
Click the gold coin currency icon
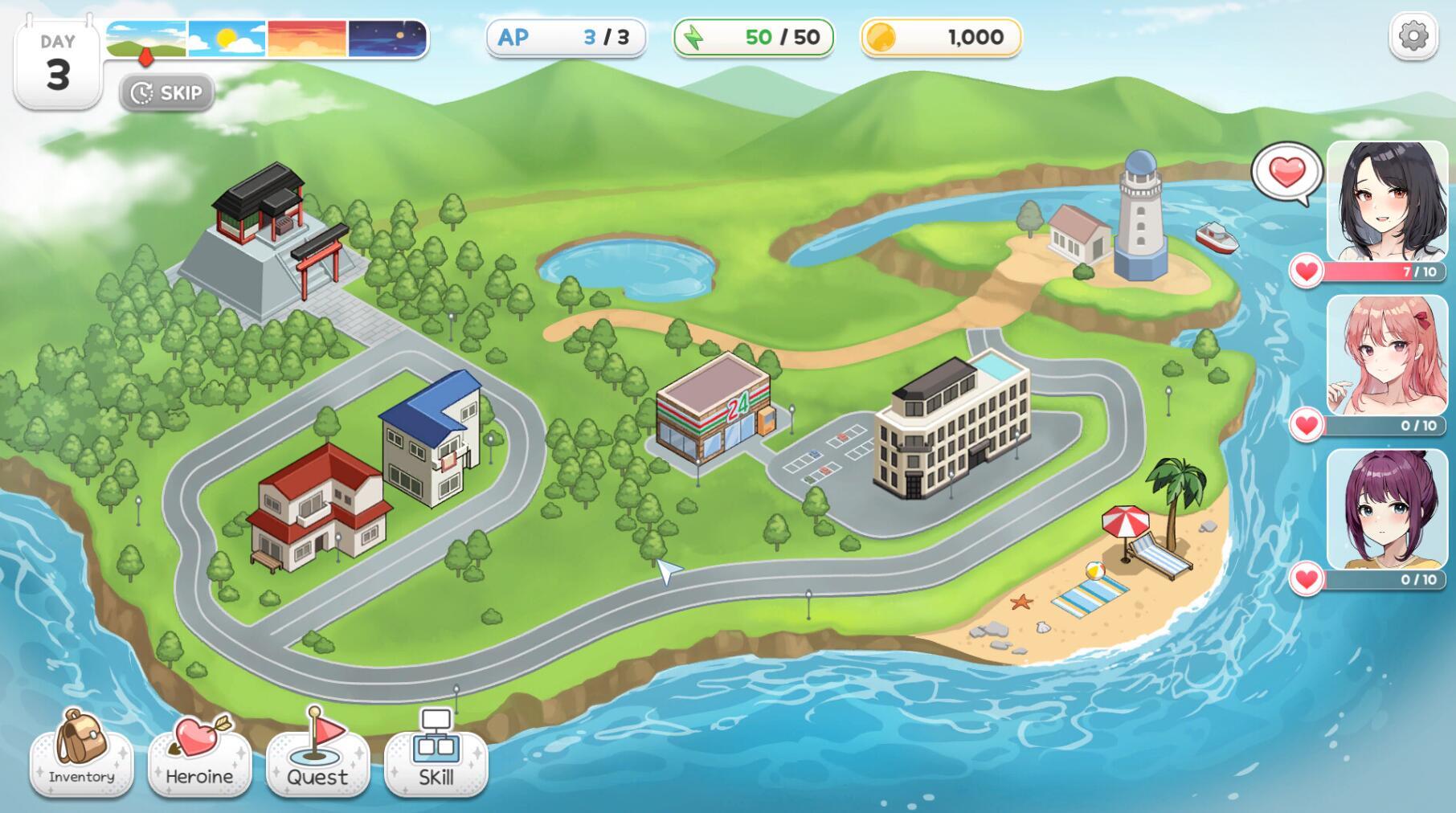point(881,35)
